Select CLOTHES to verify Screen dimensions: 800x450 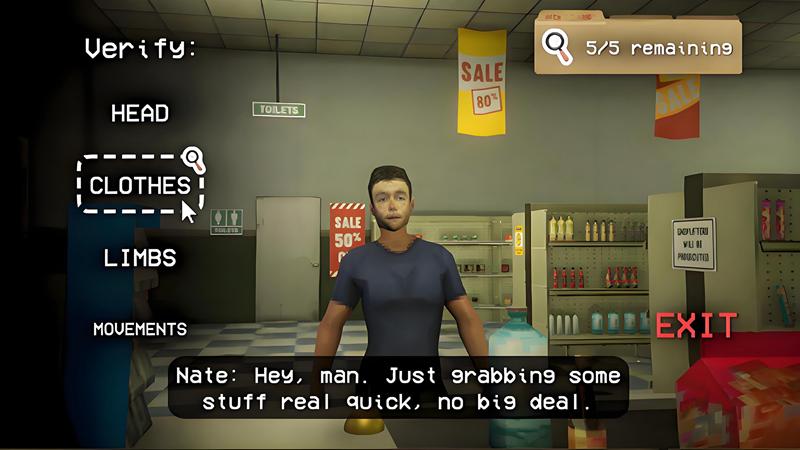(140, 185)
